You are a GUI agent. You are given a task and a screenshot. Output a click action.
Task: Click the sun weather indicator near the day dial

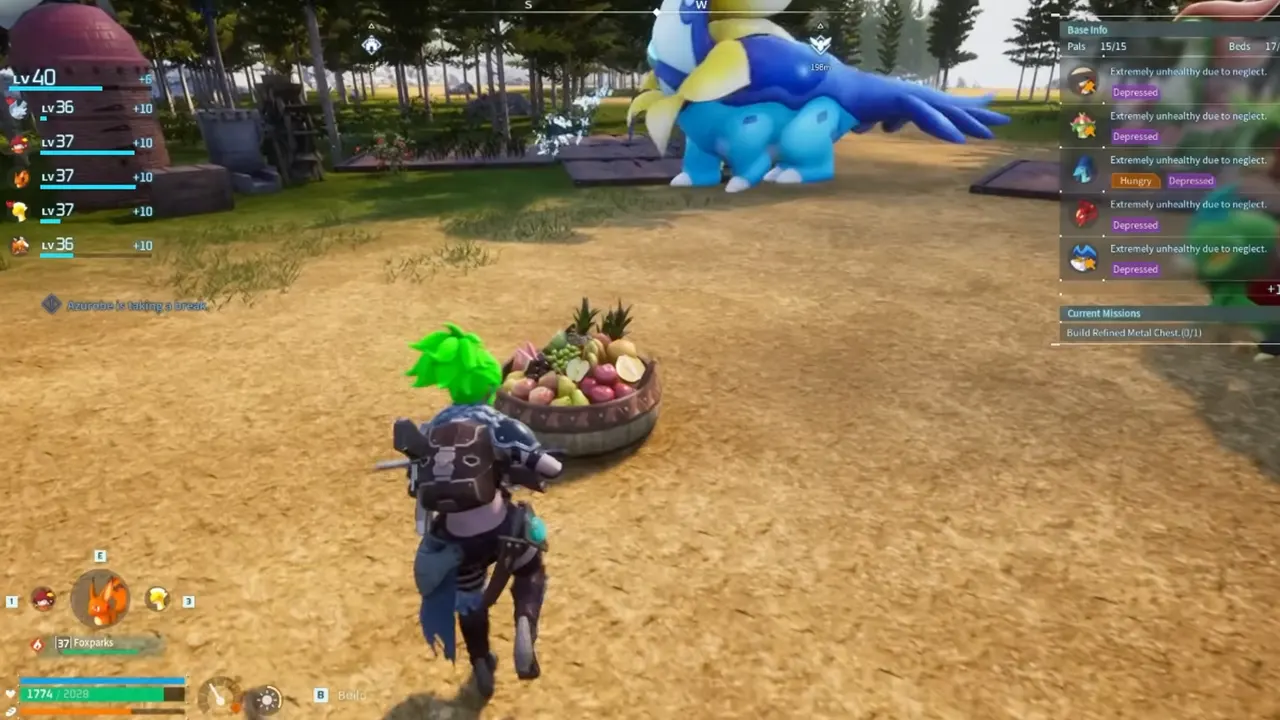267,699
